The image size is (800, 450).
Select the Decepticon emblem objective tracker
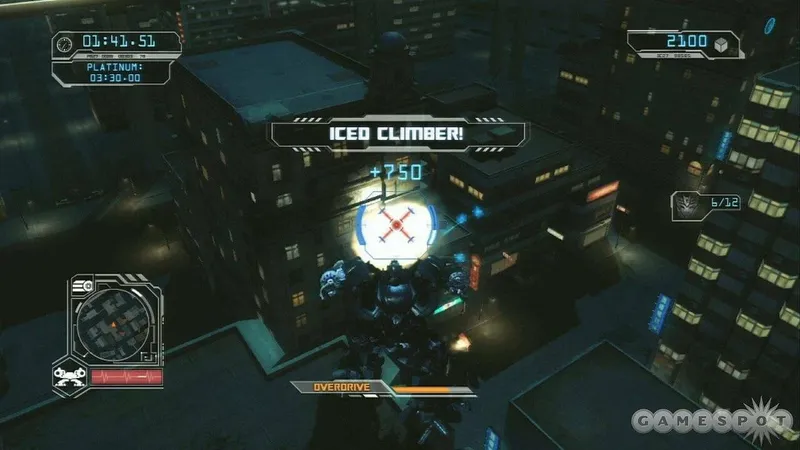(688, 203)
